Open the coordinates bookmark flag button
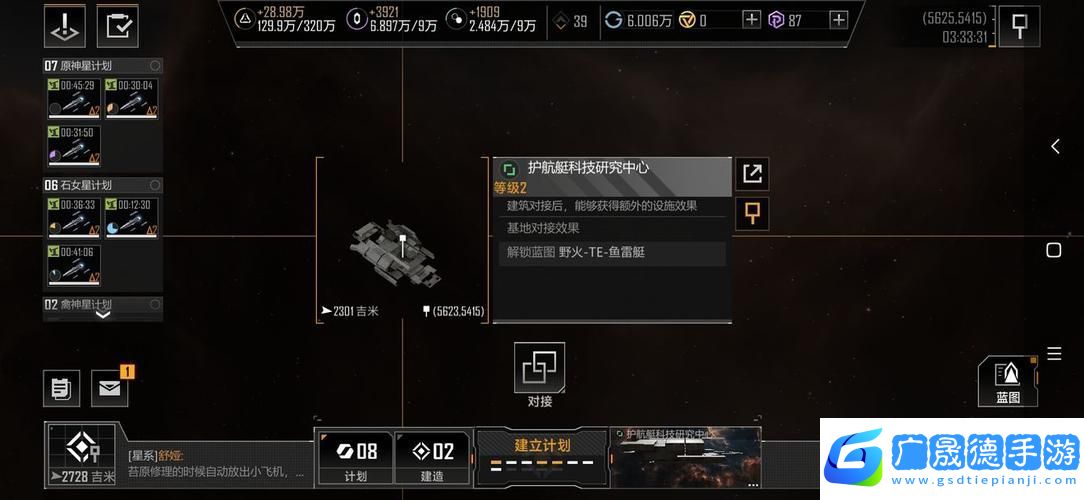This screenshot has width=1084, height=500. click(x=1019, y=27)
